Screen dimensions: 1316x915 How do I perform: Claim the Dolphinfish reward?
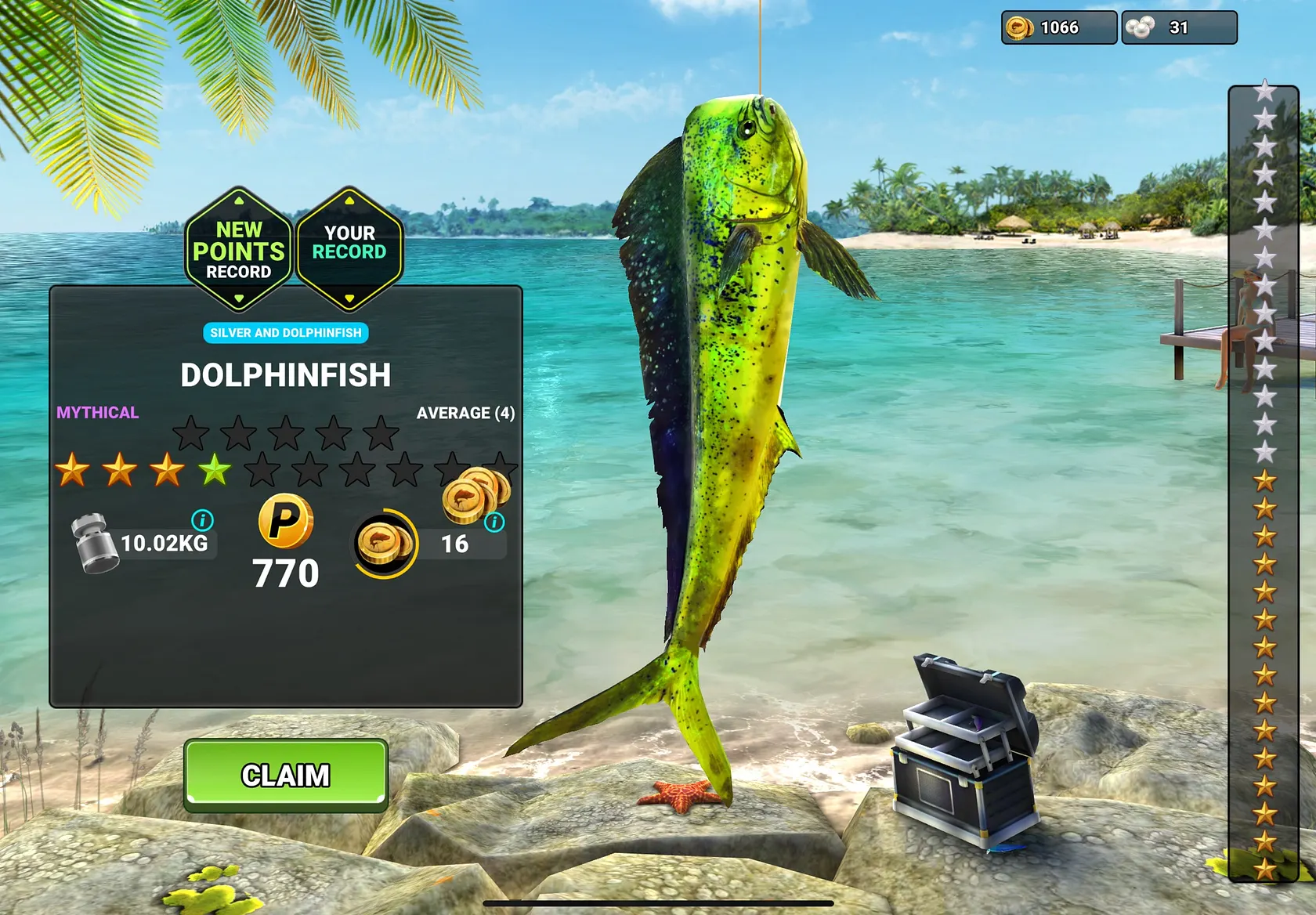286,775
